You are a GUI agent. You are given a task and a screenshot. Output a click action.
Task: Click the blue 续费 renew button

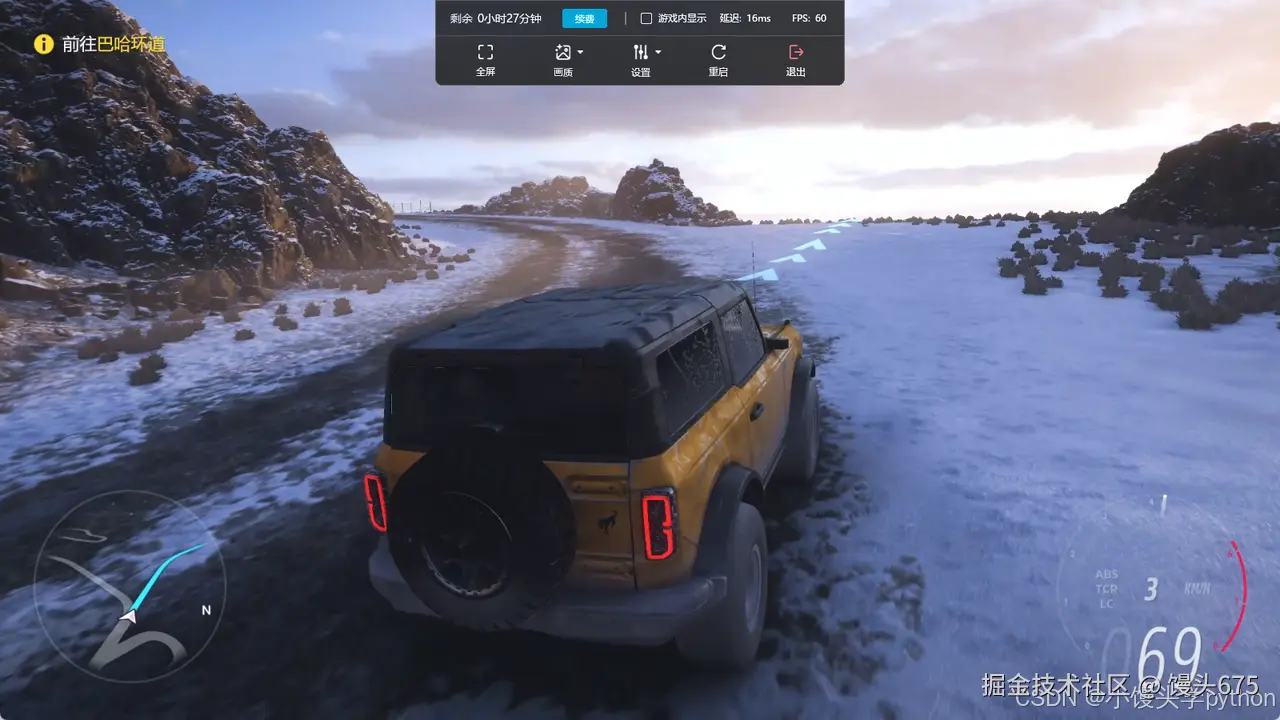pyautogui.click(x=584, y=18)
